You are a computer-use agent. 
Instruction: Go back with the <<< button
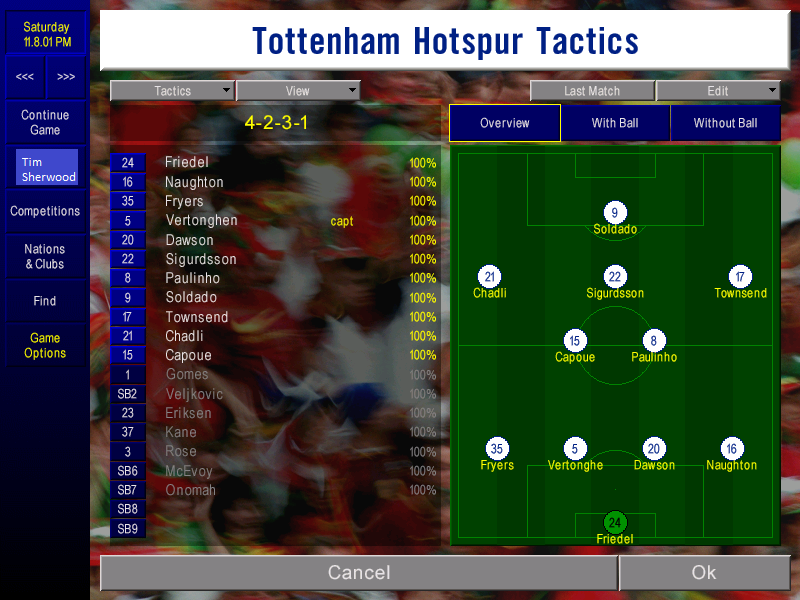(x=25, y=77)
